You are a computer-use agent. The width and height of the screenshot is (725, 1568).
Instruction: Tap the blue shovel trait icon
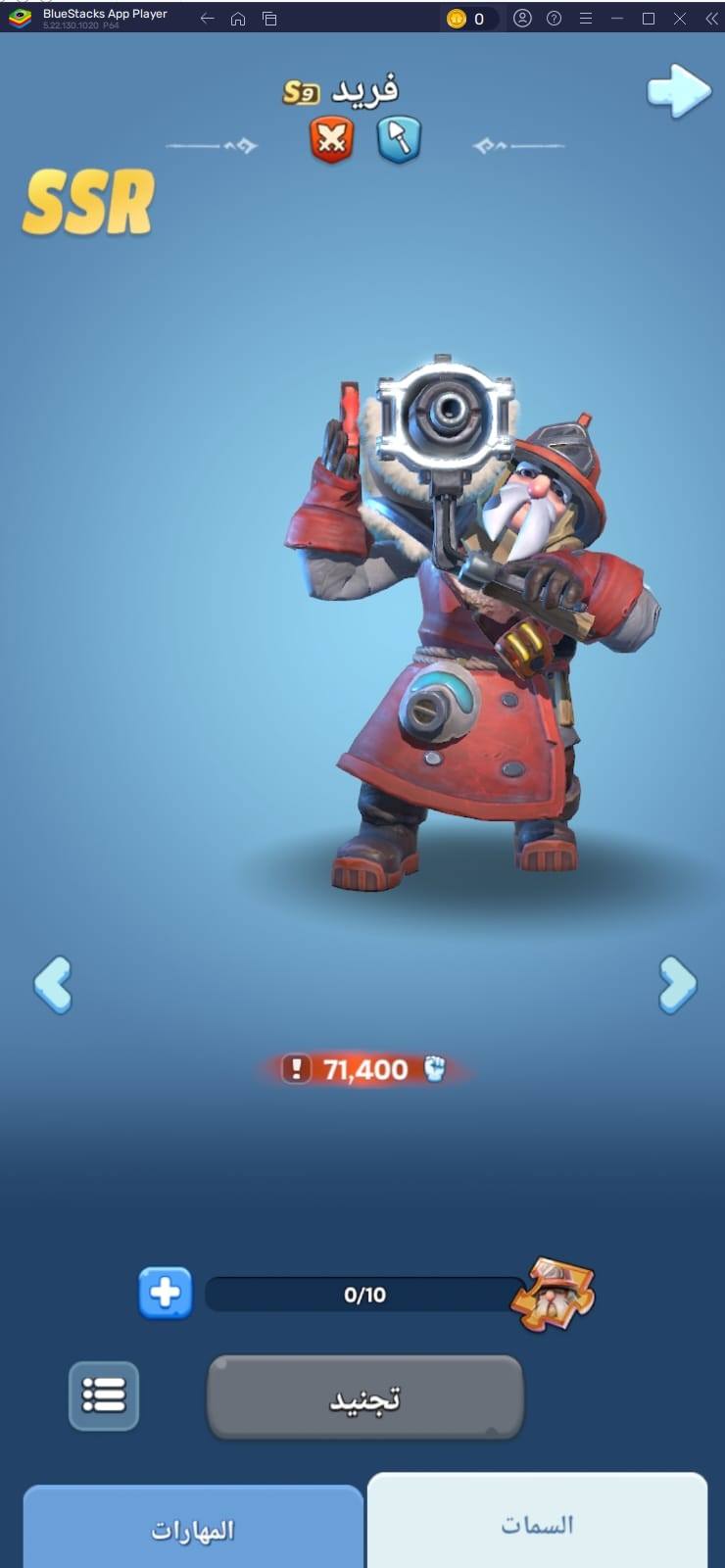[x=399, y=138]
